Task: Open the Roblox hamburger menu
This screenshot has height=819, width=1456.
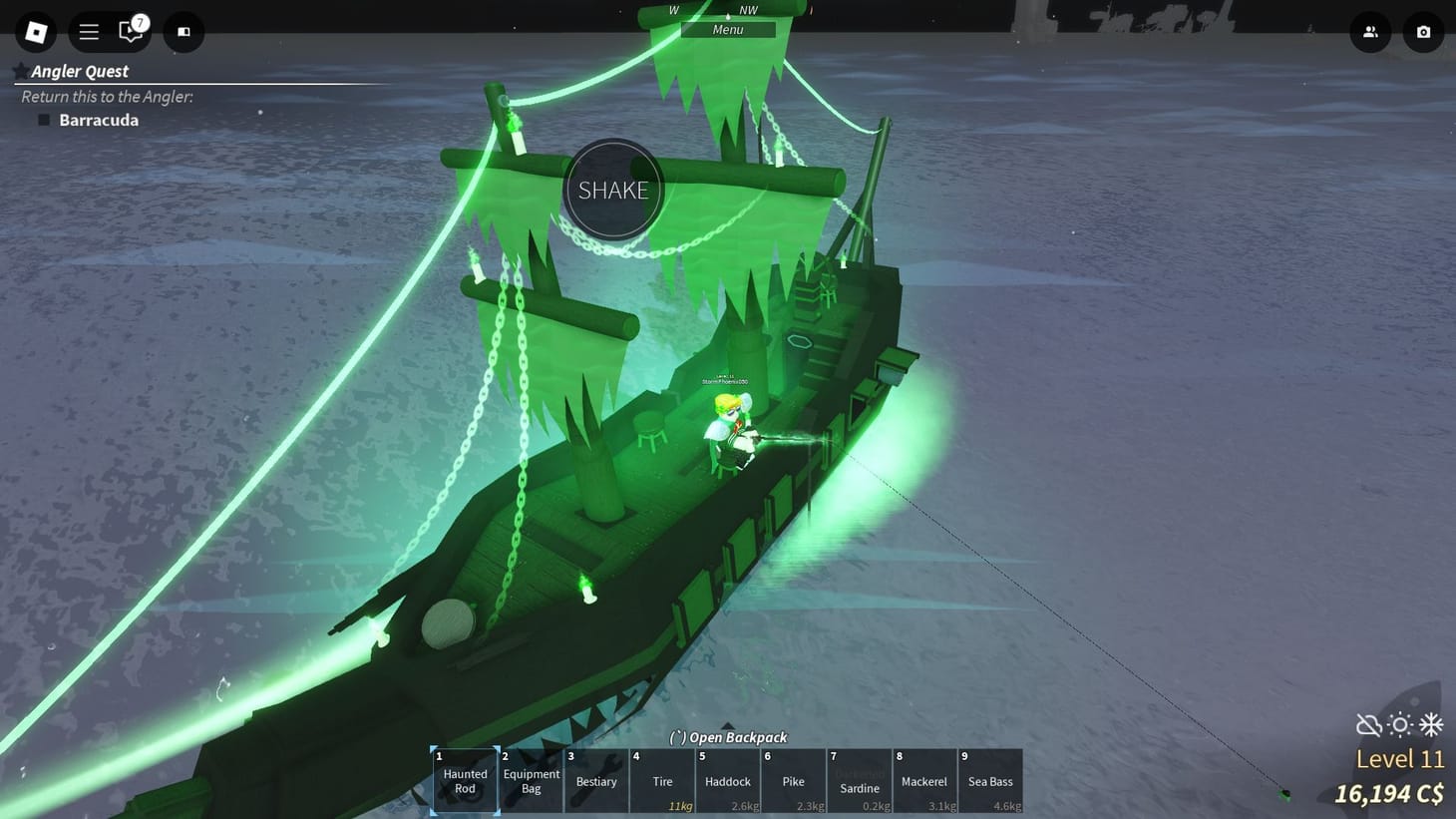Action: tap(88, 31)
